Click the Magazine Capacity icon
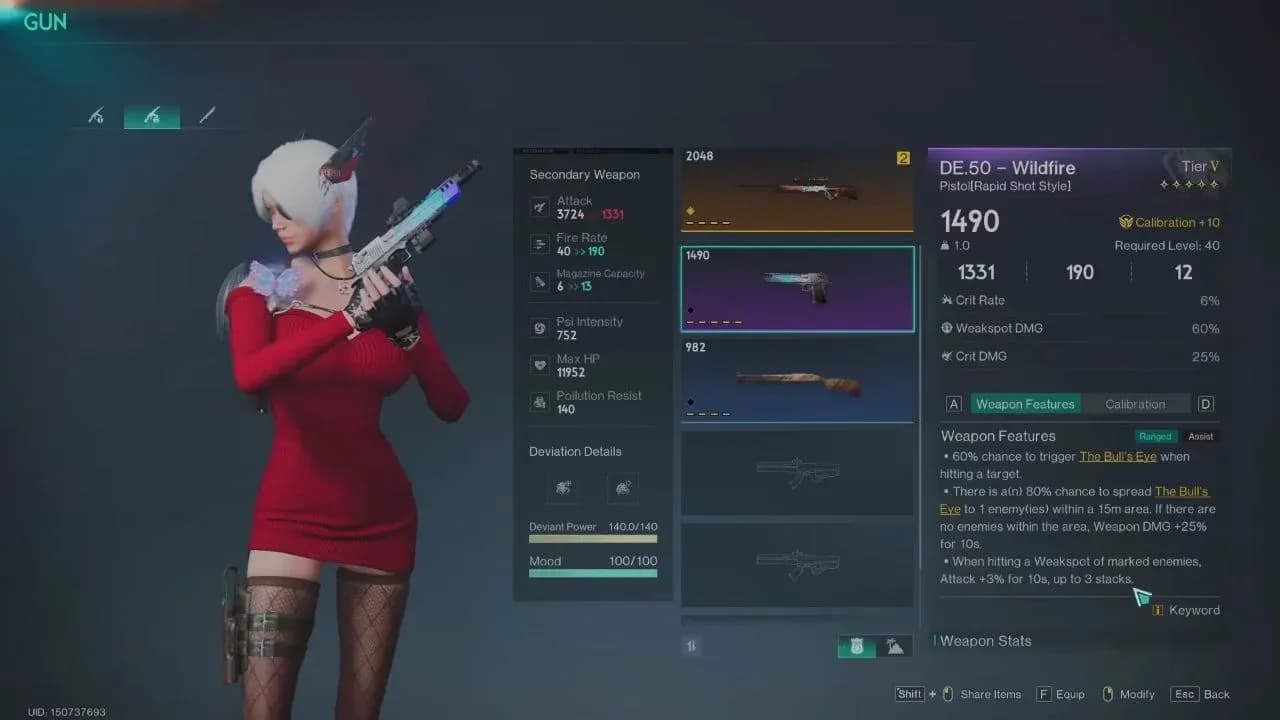Screen dimensions: 1280x720 [x=540, y=281]
